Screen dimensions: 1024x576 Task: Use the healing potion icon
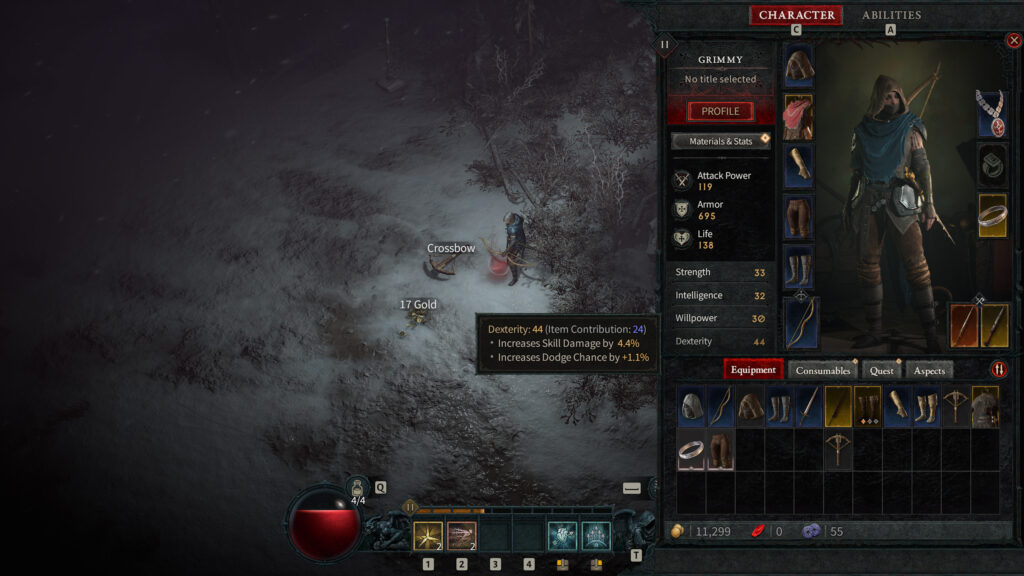pyautogui.click(x=357, y=487)
